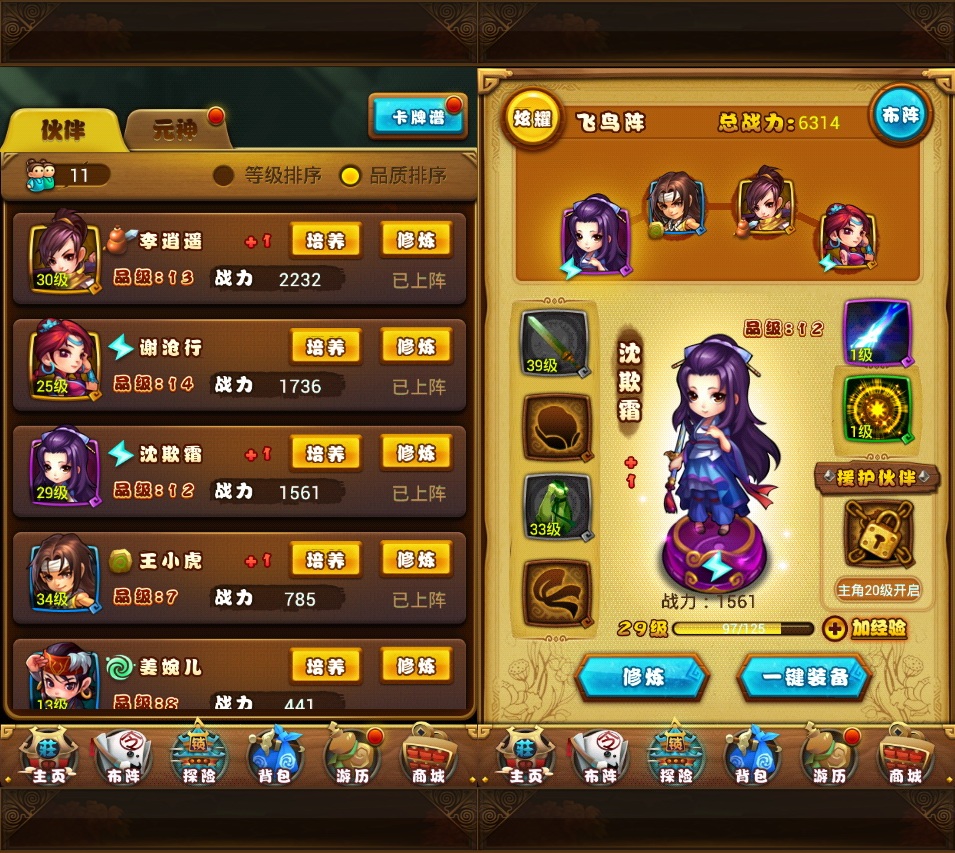Click the large blue 修炼 button below the character
This screenshot has width=955, height=853.
tap(642, 677)
